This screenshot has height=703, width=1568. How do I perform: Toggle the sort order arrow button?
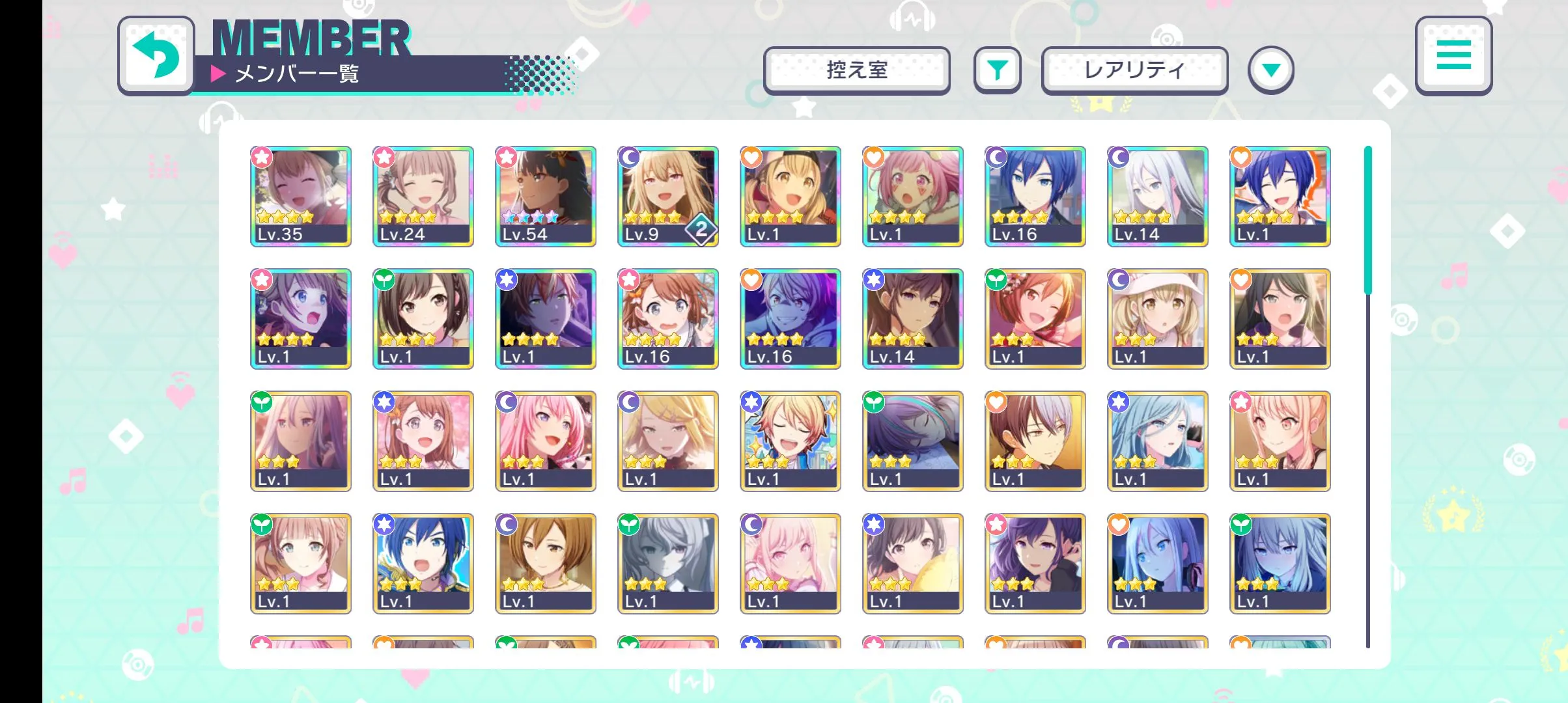point(1270,70)
